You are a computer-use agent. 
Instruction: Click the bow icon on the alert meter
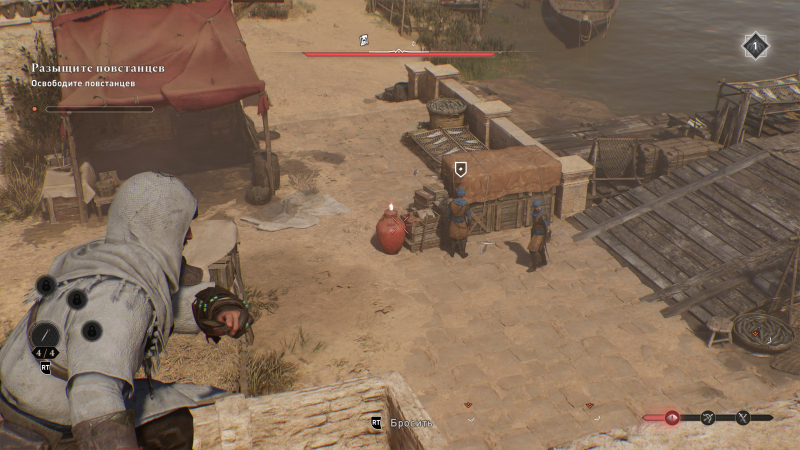pos(708,417)
